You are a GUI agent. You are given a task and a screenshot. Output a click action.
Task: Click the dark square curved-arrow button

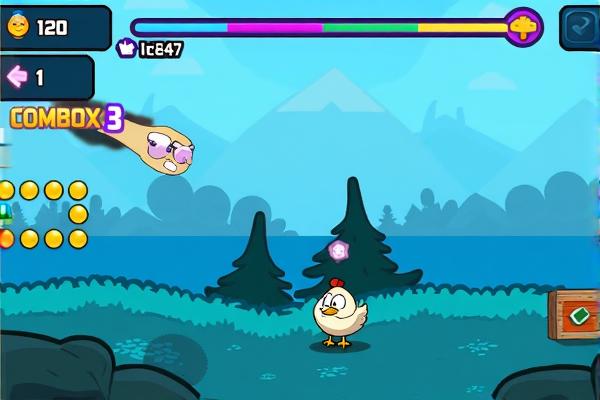click(x=579, y=27)
